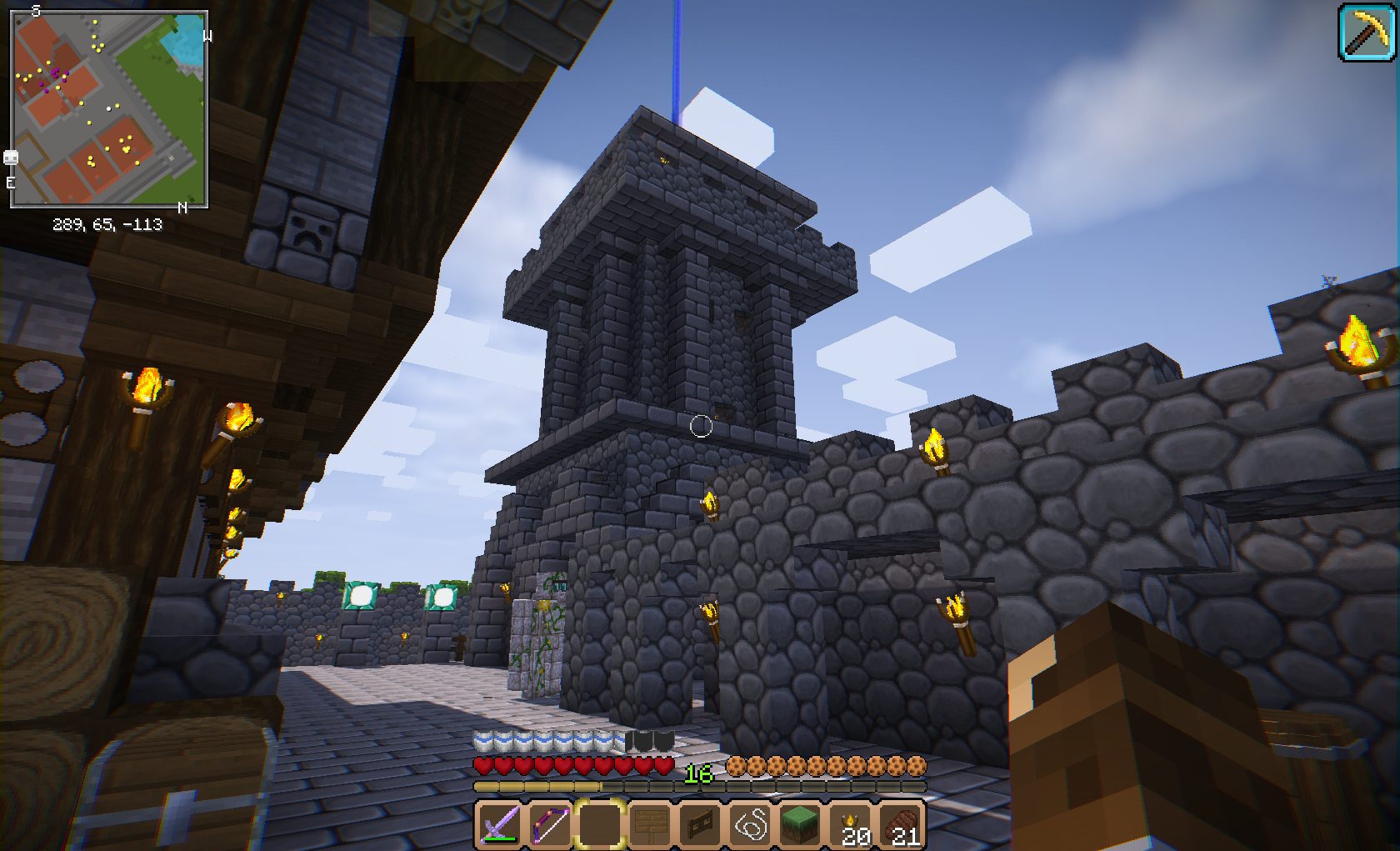Image resolution: width=1400 pixels, height=851 pixels.
Task: Select the highlighted empty hotbar slot
Action: pos(599,824)
